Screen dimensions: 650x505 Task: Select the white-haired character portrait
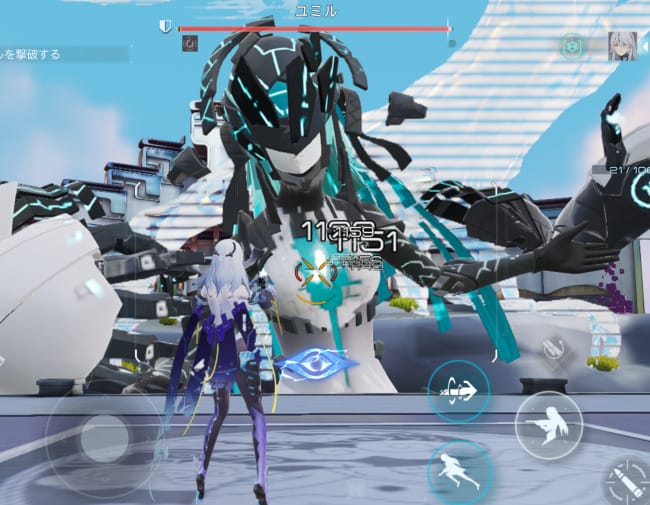point(622,46)
